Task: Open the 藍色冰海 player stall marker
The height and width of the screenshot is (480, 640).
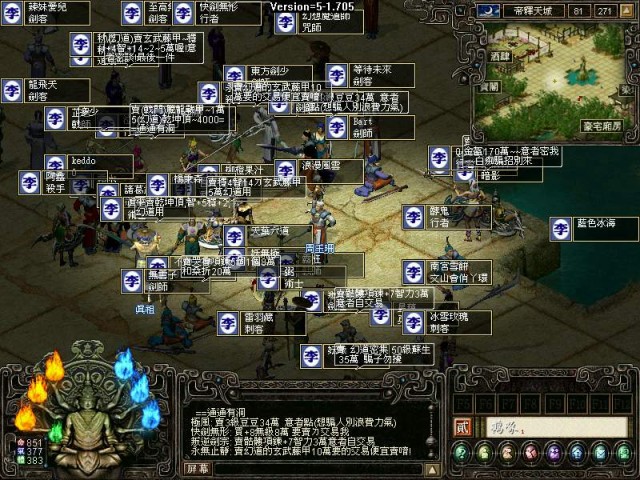Action: pos(559,227)
